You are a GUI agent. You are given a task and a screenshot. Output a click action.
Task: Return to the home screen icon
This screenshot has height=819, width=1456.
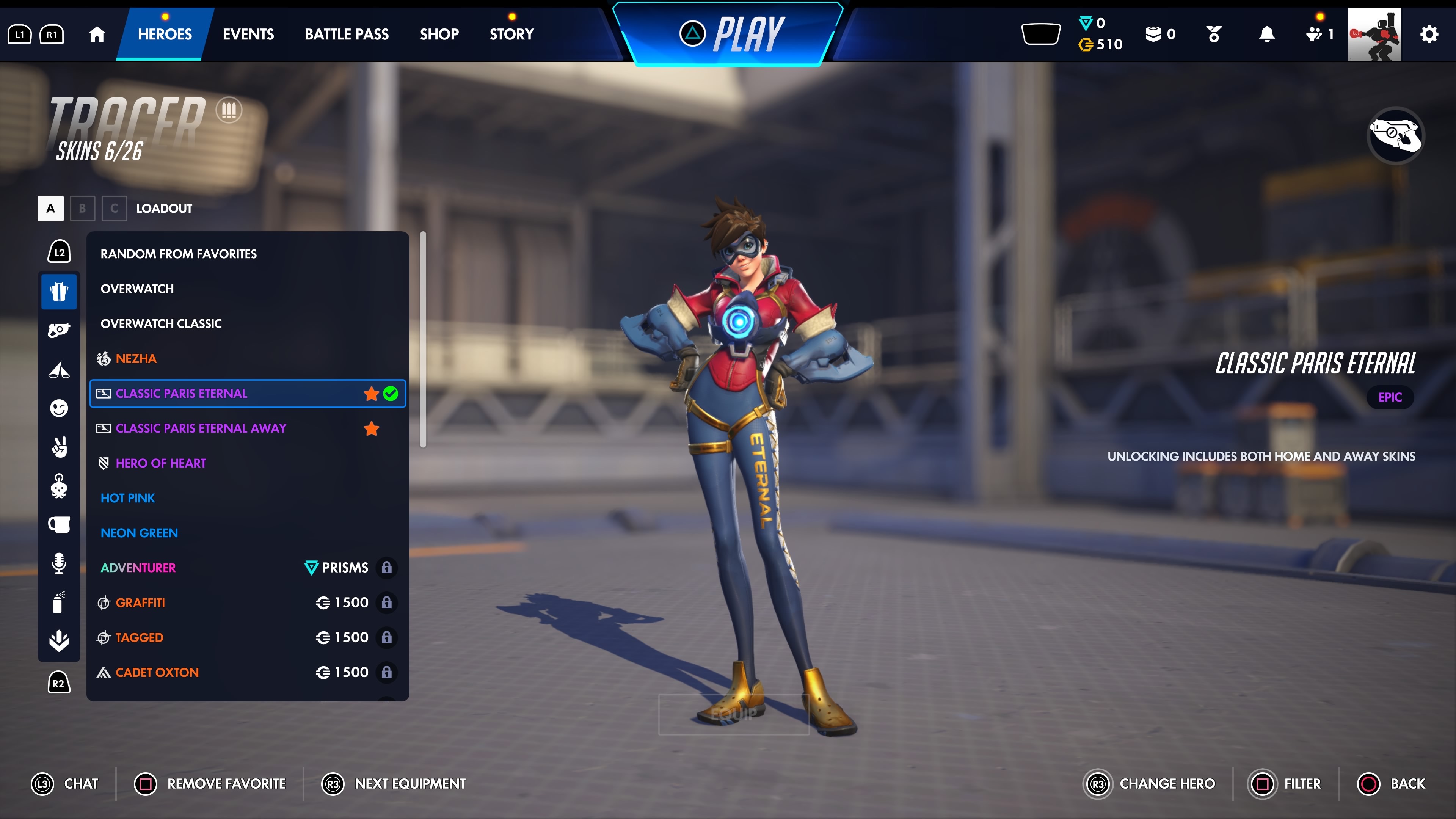97,35
